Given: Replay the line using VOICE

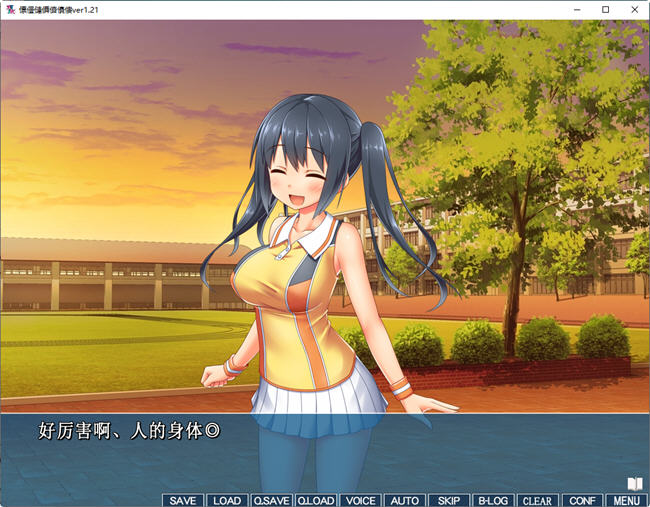Looking at the screenshot, I should 360,500.
